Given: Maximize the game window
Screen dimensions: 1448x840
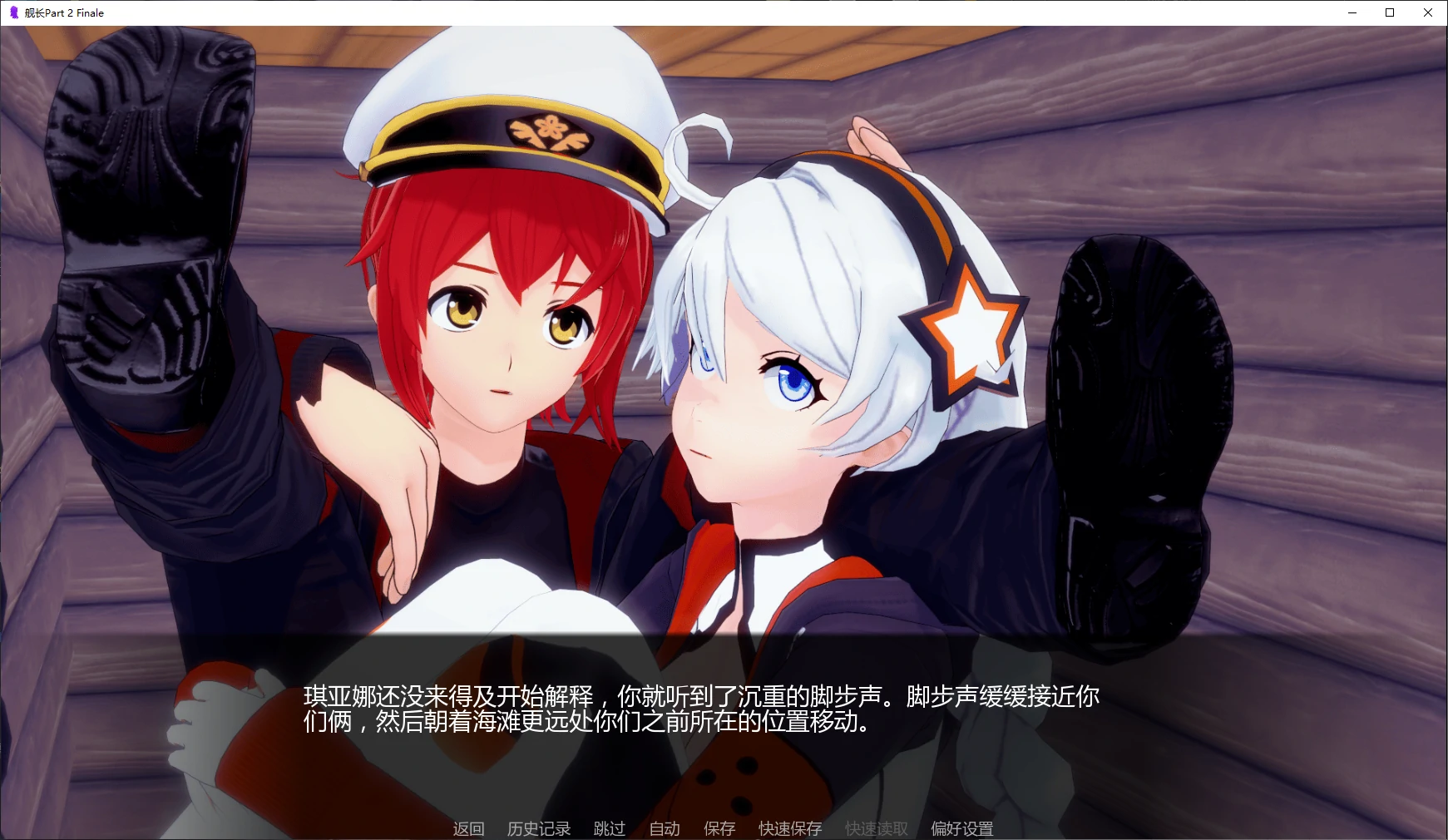Looking at the screenshot, I should point(1389,12).
